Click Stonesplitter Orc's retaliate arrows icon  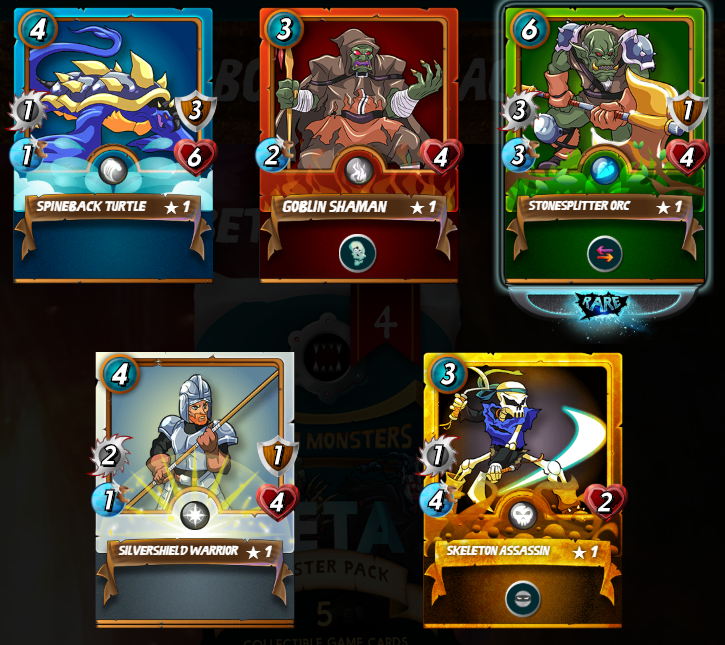click(x=604, y=253)
